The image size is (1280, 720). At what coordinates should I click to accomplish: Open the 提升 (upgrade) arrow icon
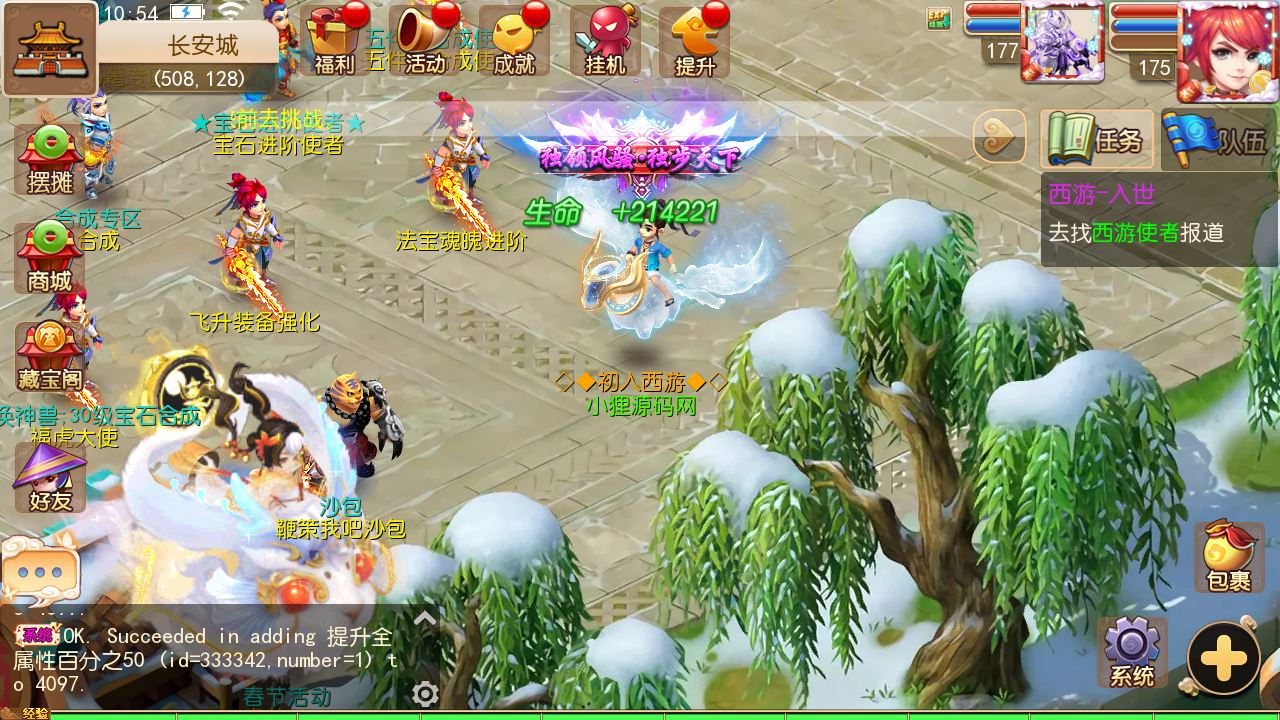coord(695,40)
